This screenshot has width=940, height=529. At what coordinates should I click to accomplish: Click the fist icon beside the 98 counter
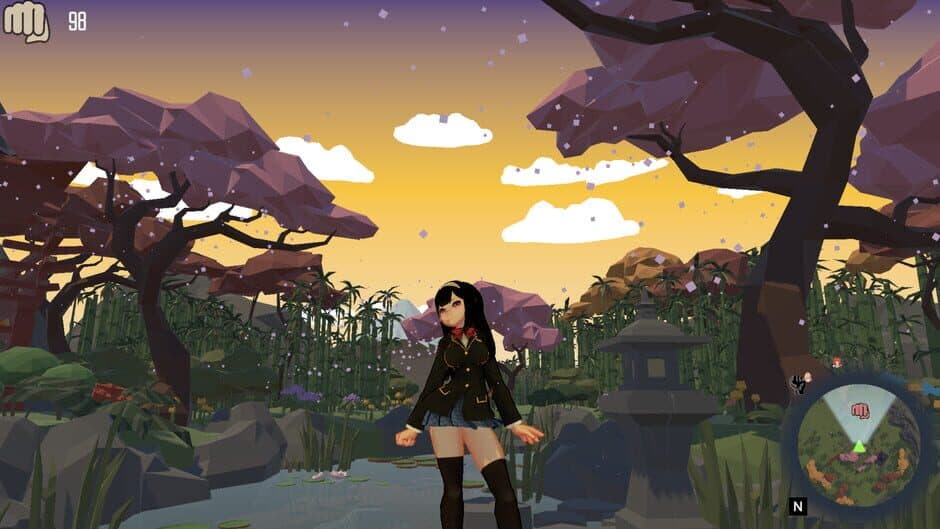26,22
